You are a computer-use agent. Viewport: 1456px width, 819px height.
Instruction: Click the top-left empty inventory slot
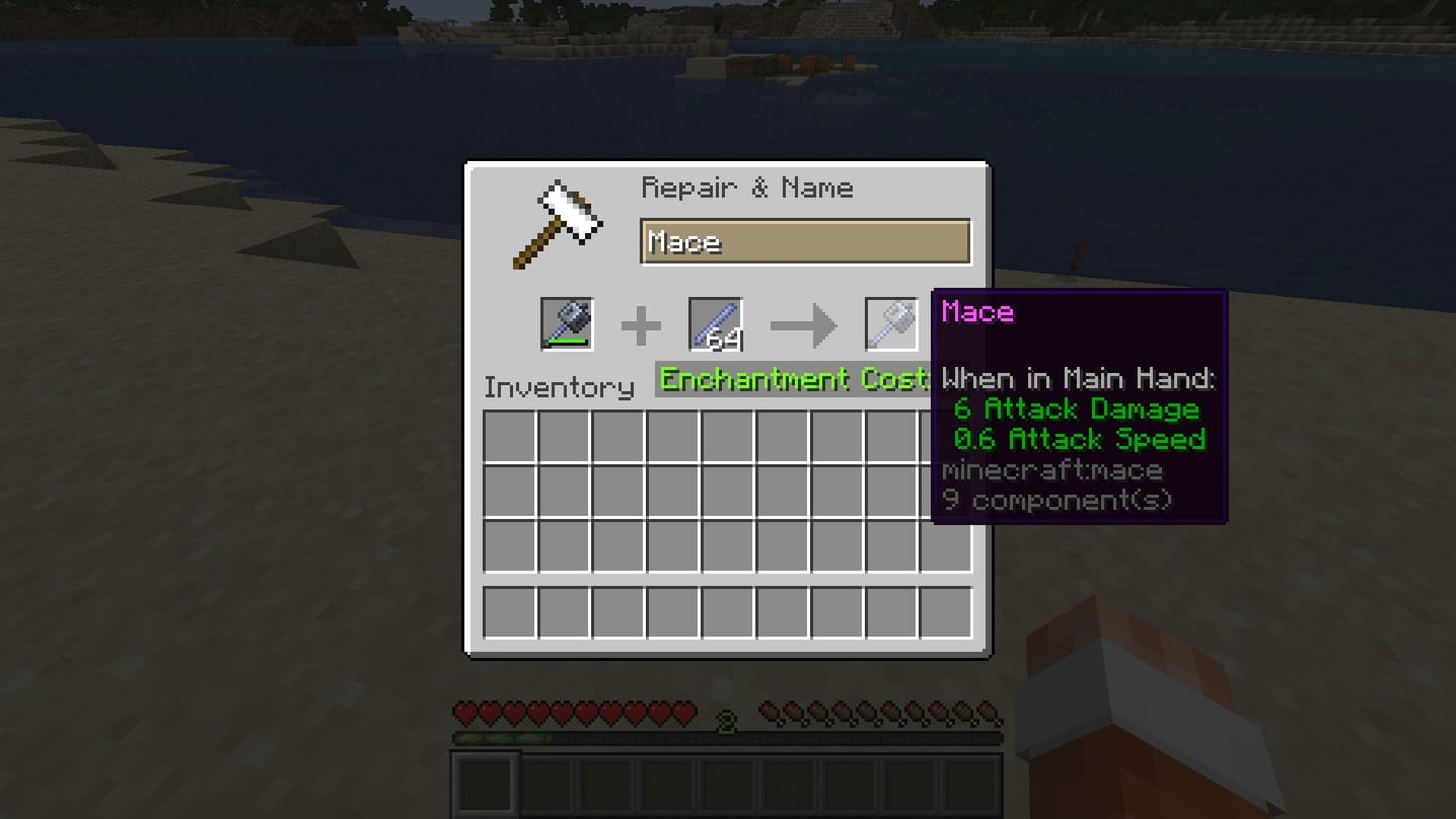click(x=509, y=437)
